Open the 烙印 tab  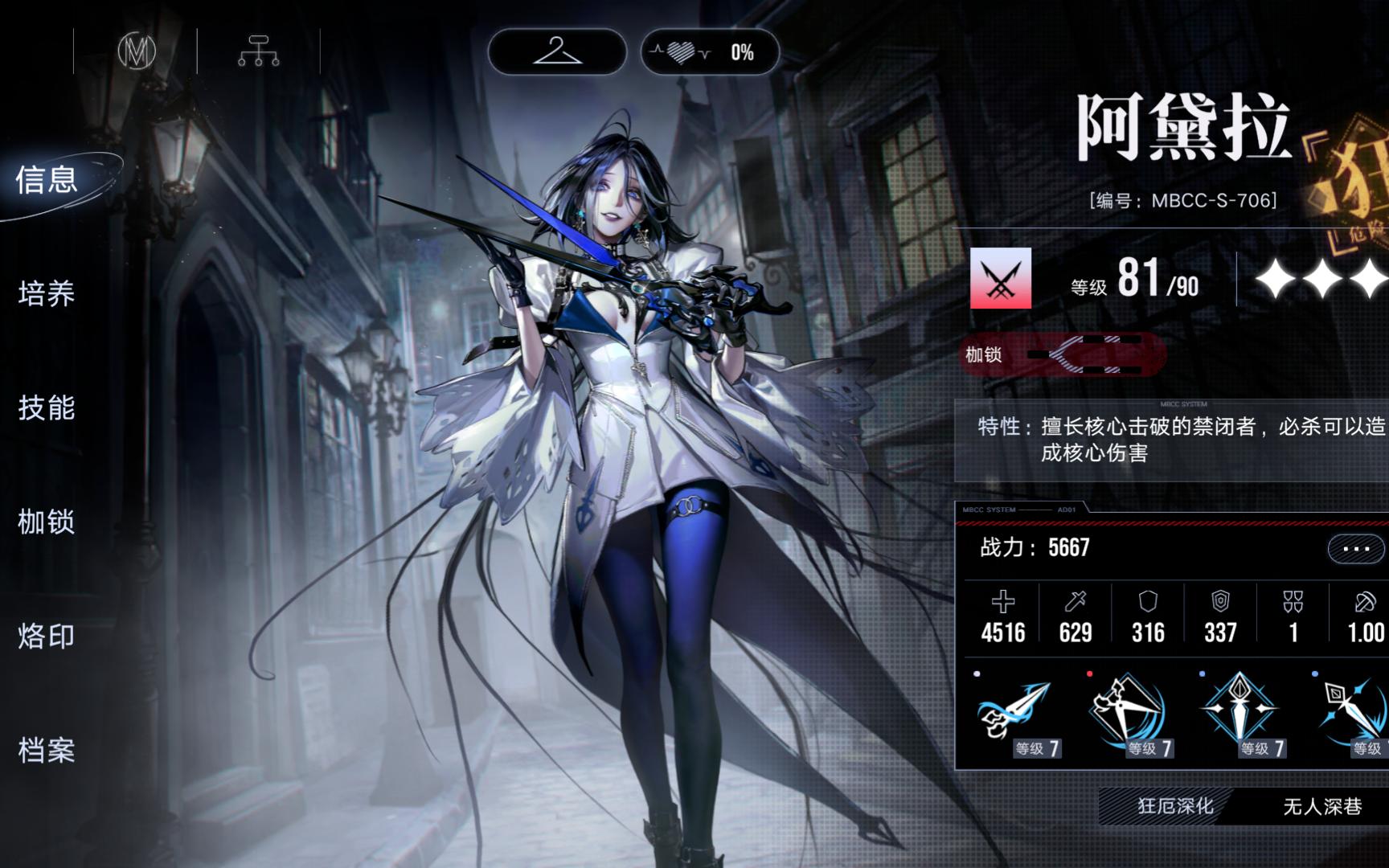click(47, 637)
